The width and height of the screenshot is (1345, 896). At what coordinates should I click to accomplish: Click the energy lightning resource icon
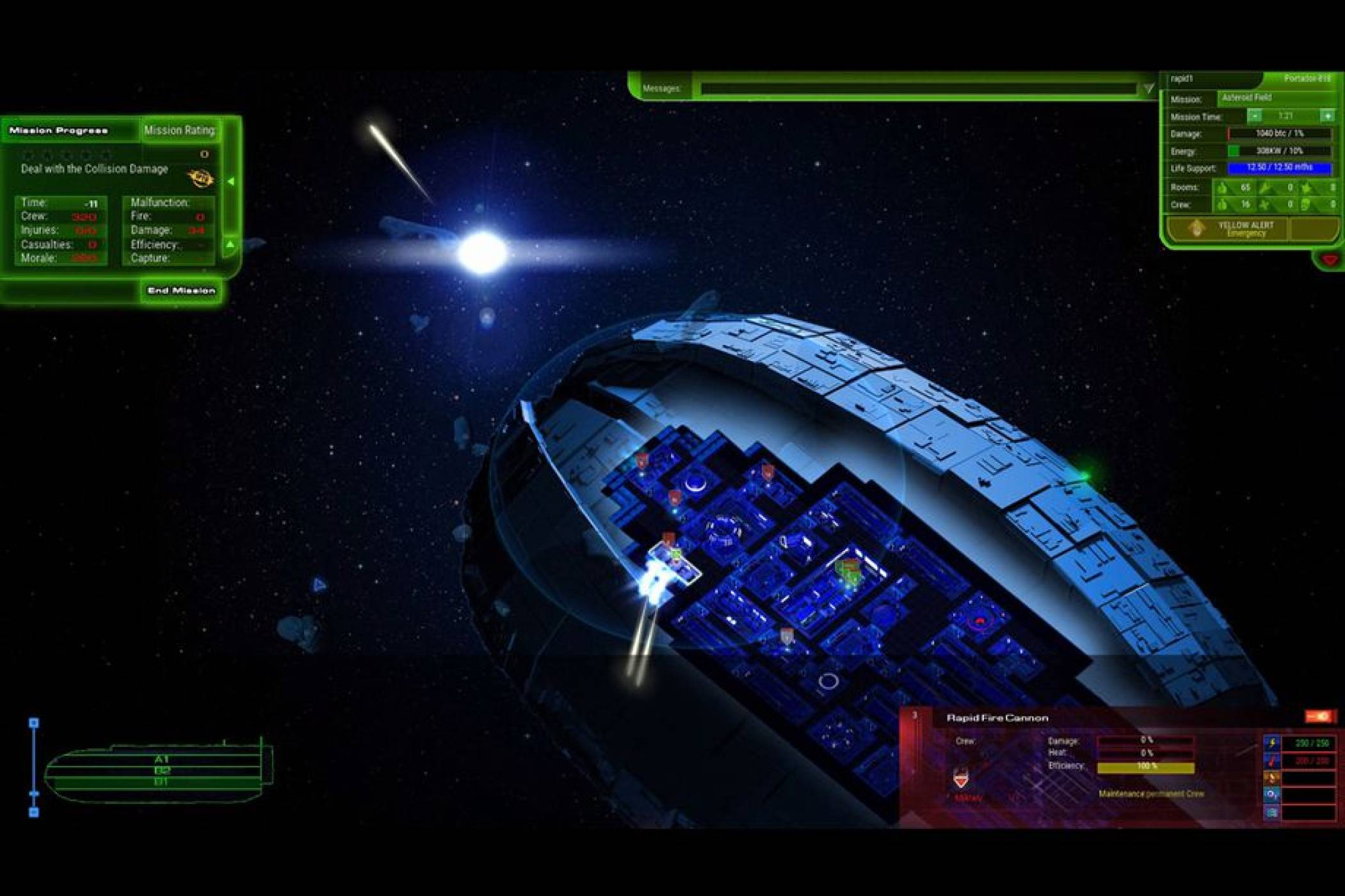[x=1271, y=743]
